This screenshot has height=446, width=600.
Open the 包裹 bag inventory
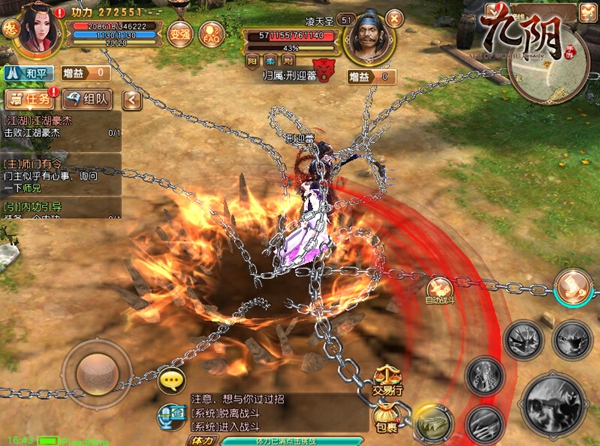tap(387, 419)
